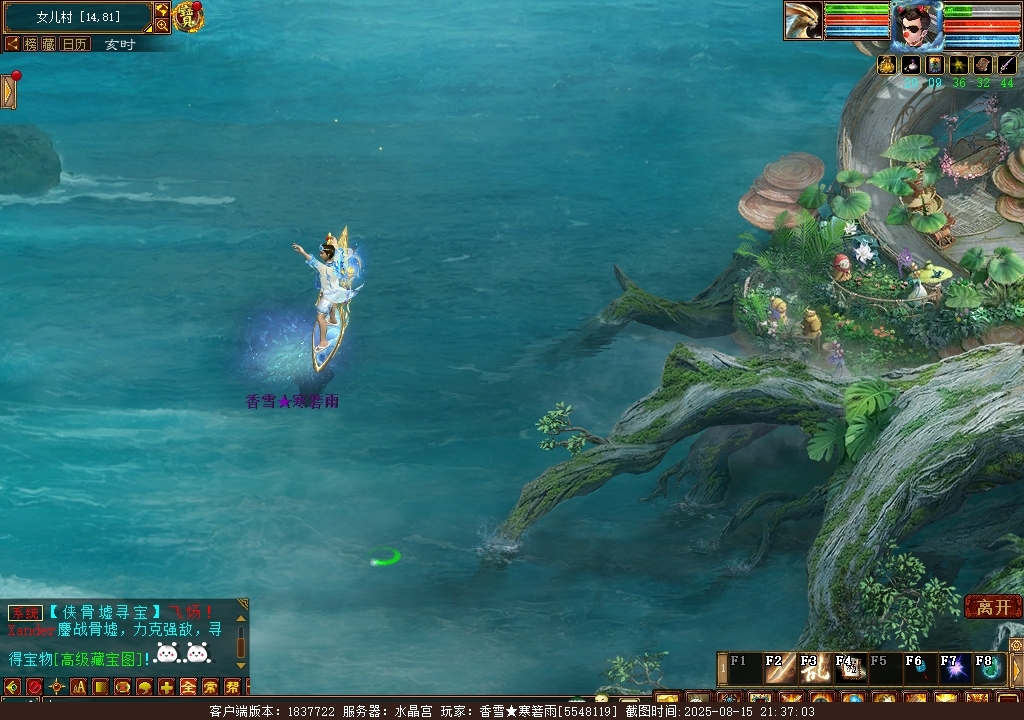Open the 日历 calendar button
Image resolution: width=1024 pixels, height=720 pixels.
click(x=75, y=44)
